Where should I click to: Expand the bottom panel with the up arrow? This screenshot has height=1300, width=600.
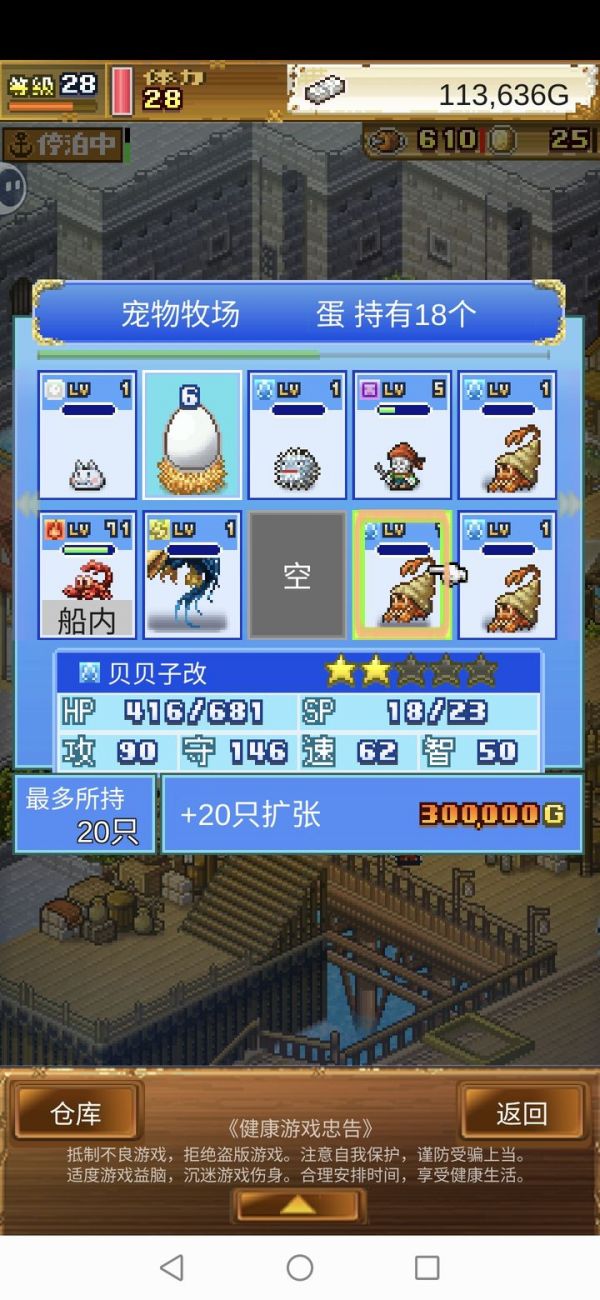pos(297,1205)
